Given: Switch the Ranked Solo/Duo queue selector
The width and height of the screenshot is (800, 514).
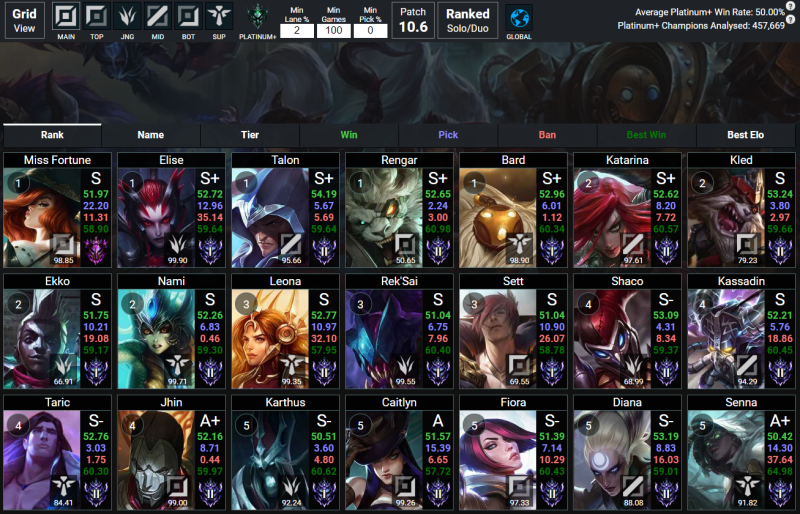Looking at the screenshot, I should (467, 20).
